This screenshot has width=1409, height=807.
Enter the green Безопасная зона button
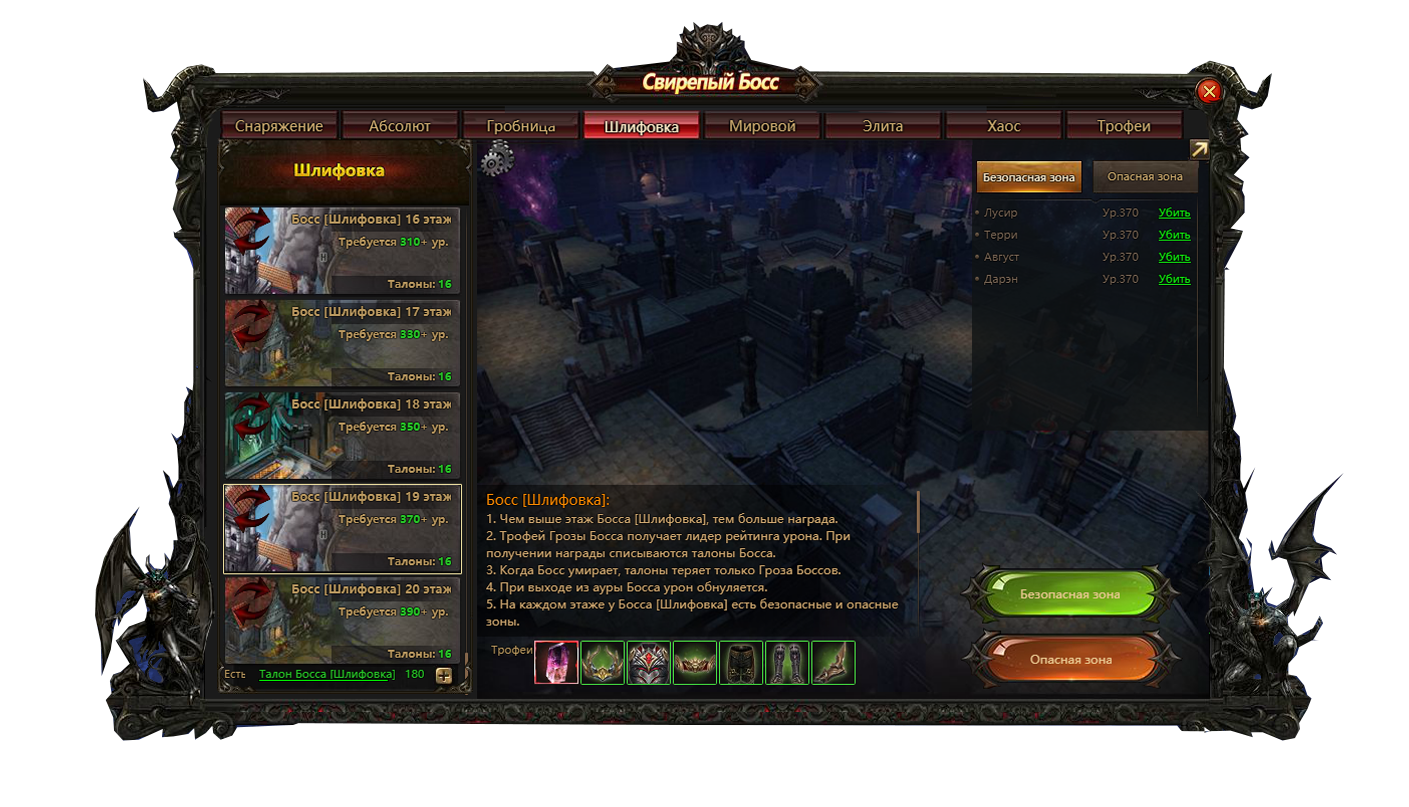pyautogui.click(x=1069, y=595)
